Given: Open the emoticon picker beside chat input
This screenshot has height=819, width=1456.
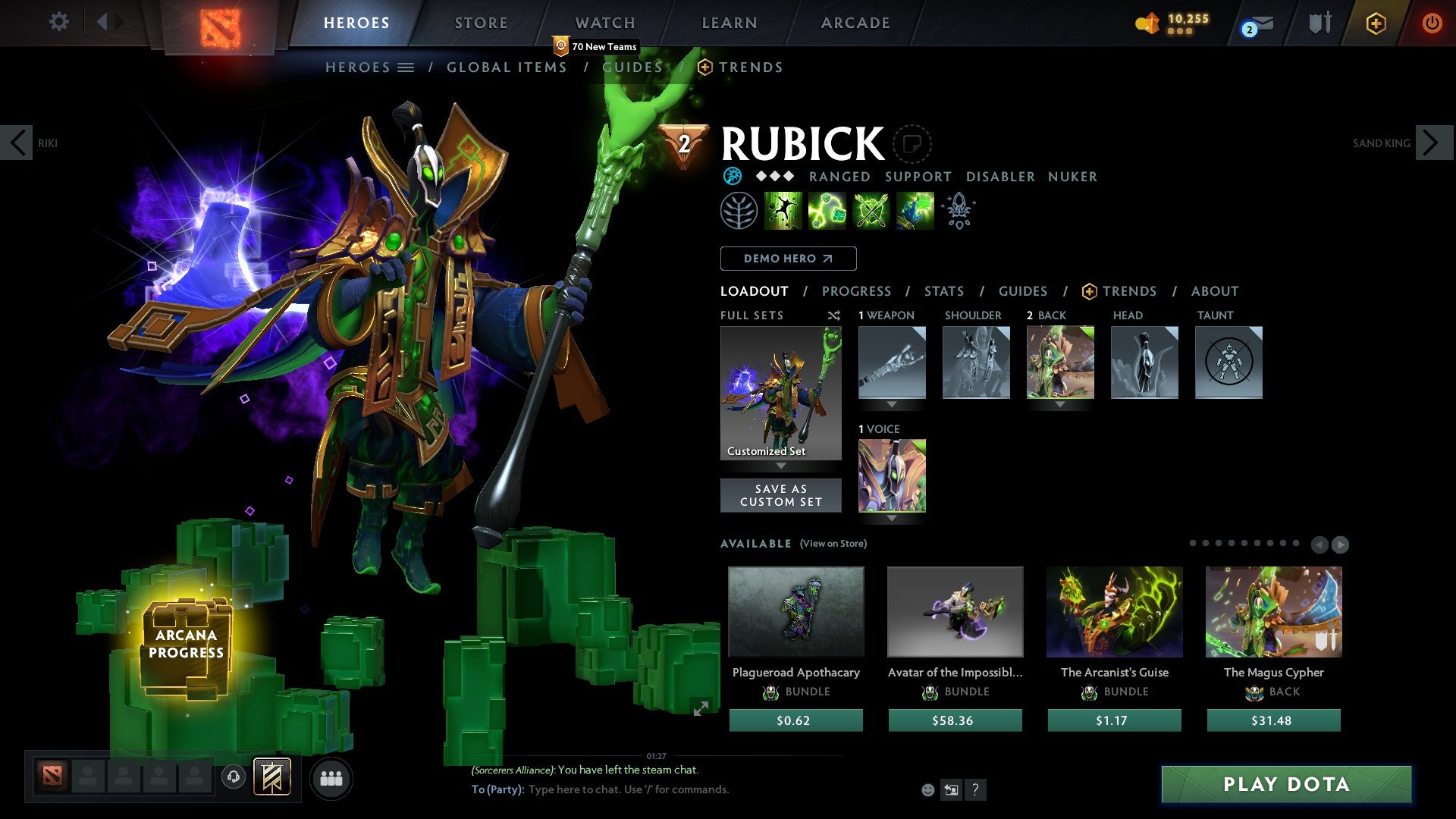Looking at the screenshot, I should (927, 789).
